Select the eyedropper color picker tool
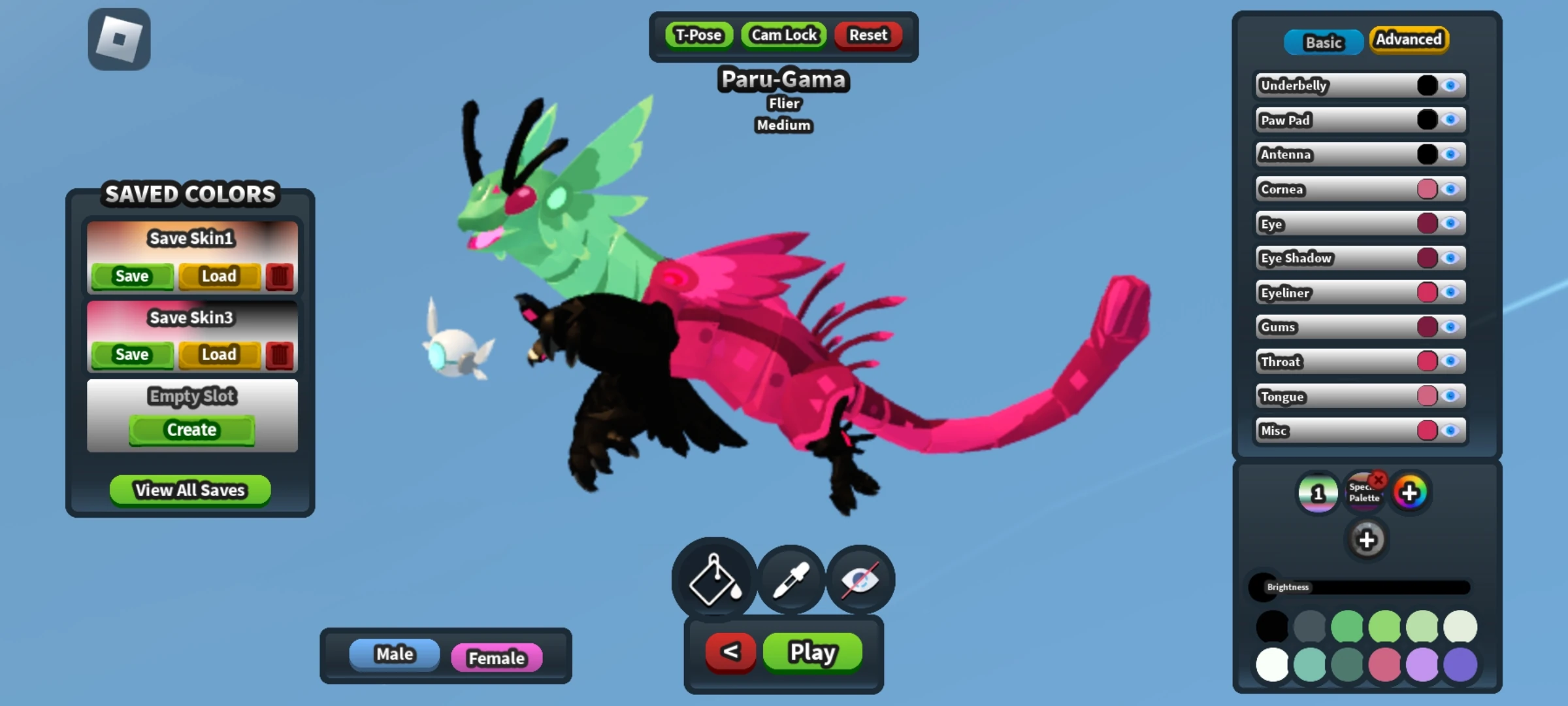Image resolution: width=1568 pixels, height=706 pixels. [x=792, y=580]
